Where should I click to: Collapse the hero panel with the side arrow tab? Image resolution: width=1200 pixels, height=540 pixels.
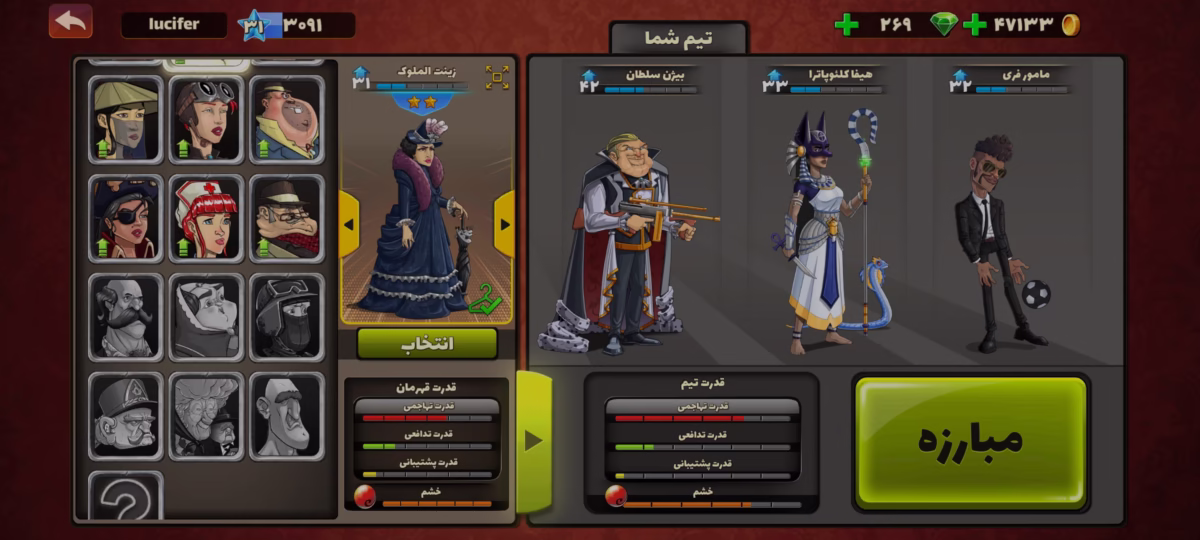point(533,440)
